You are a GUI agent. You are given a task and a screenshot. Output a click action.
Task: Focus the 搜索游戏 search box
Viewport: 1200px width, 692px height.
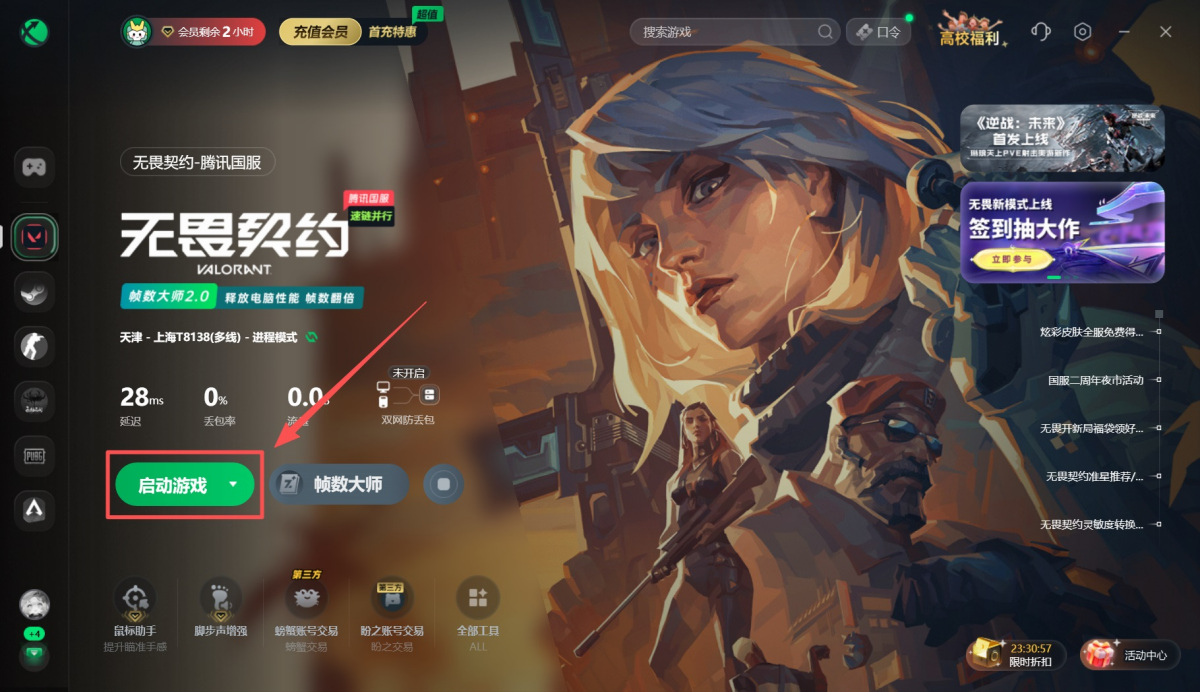tap(728, 32)
